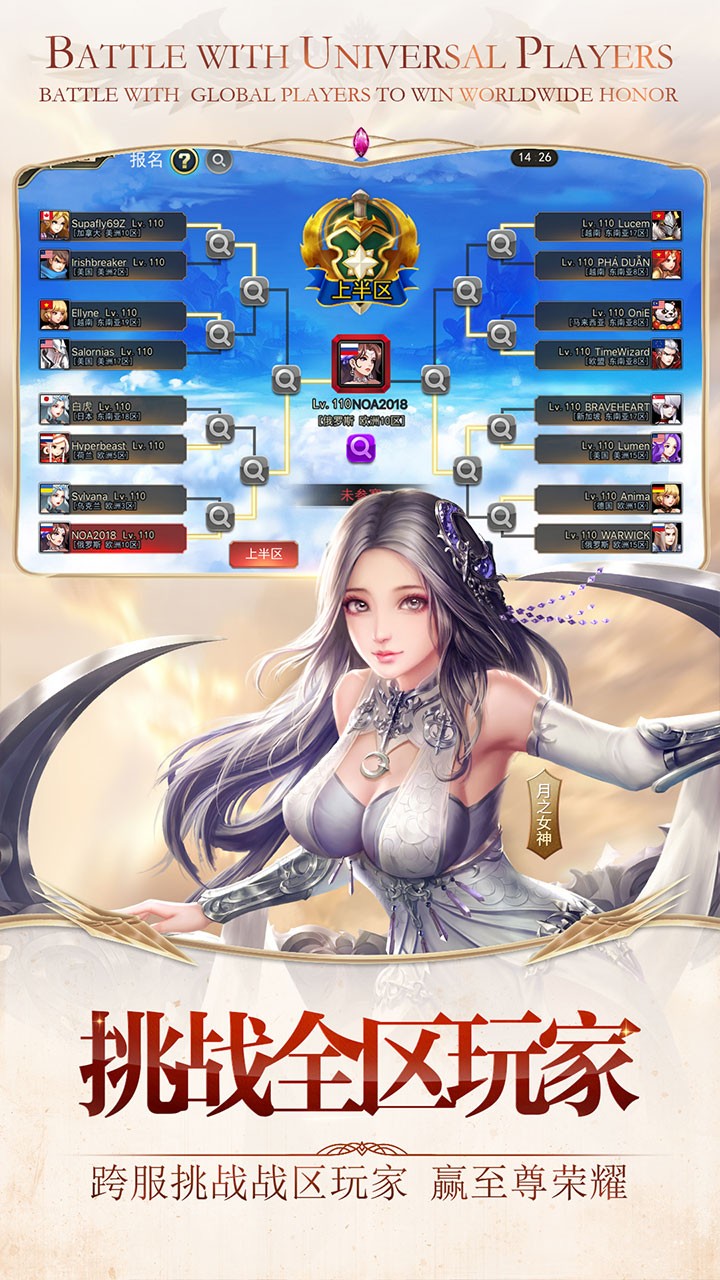
Task: Click the red 上半区 button
Action: tap(264, 553)
